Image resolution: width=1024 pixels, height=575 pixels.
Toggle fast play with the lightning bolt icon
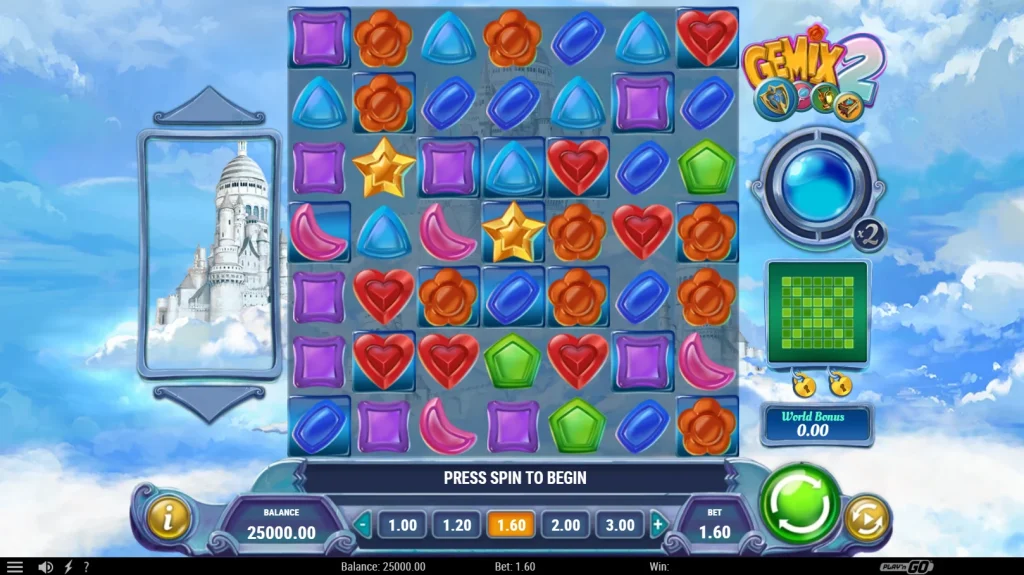coord(68,567)
